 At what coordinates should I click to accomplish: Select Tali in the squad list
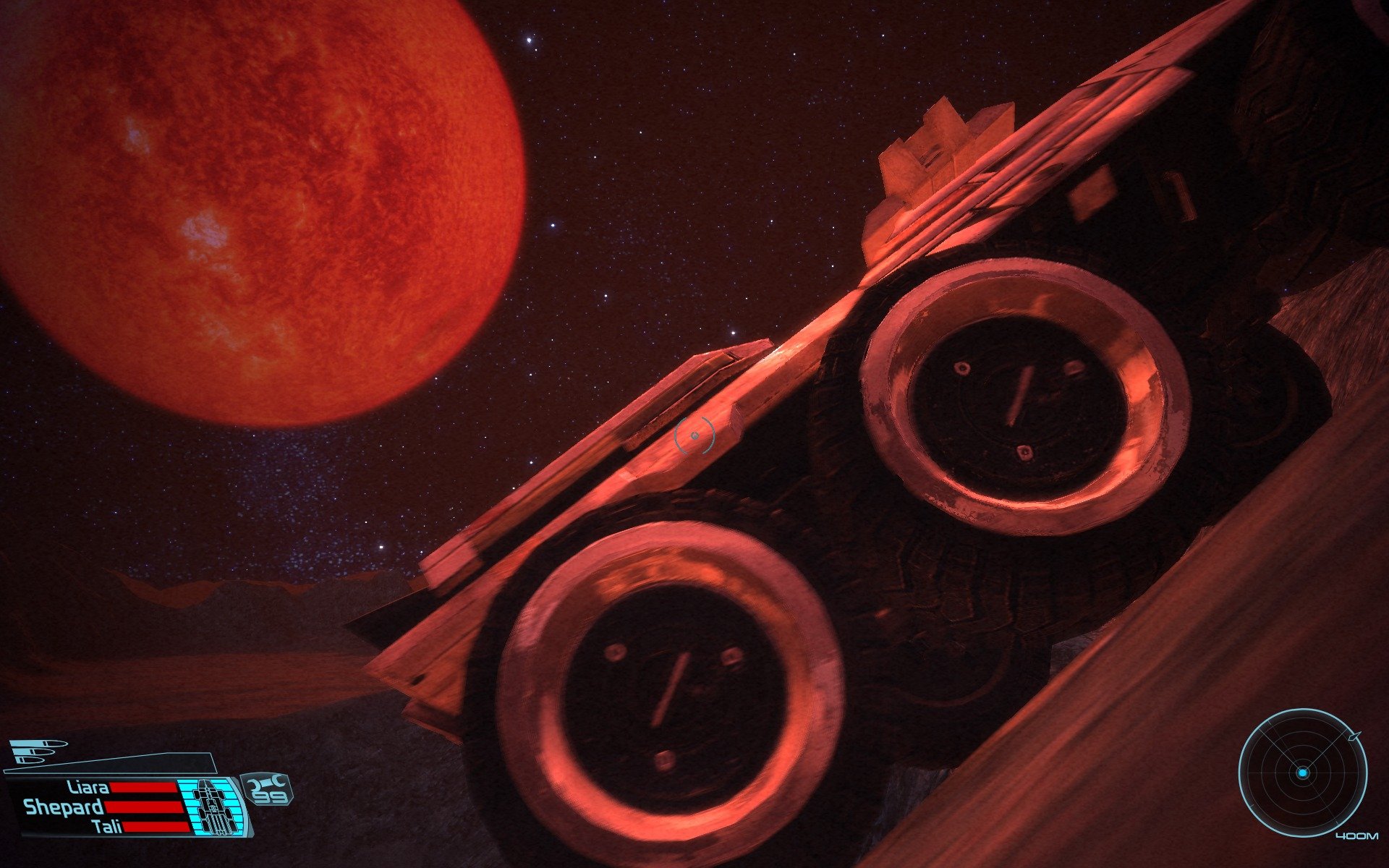tap(107, 827)
